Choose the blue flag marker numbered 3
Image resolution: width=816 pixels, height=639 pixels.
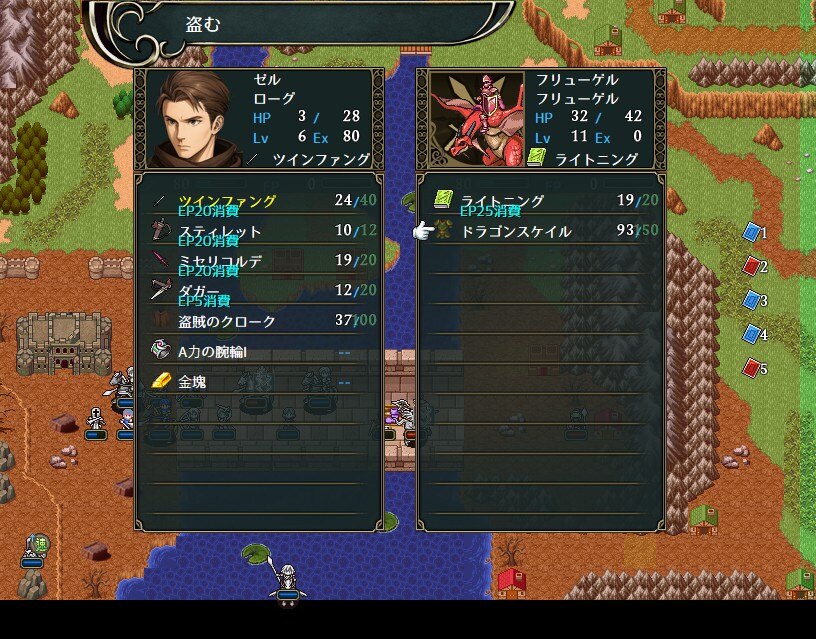pyautogui.click(x=753, y=300)
